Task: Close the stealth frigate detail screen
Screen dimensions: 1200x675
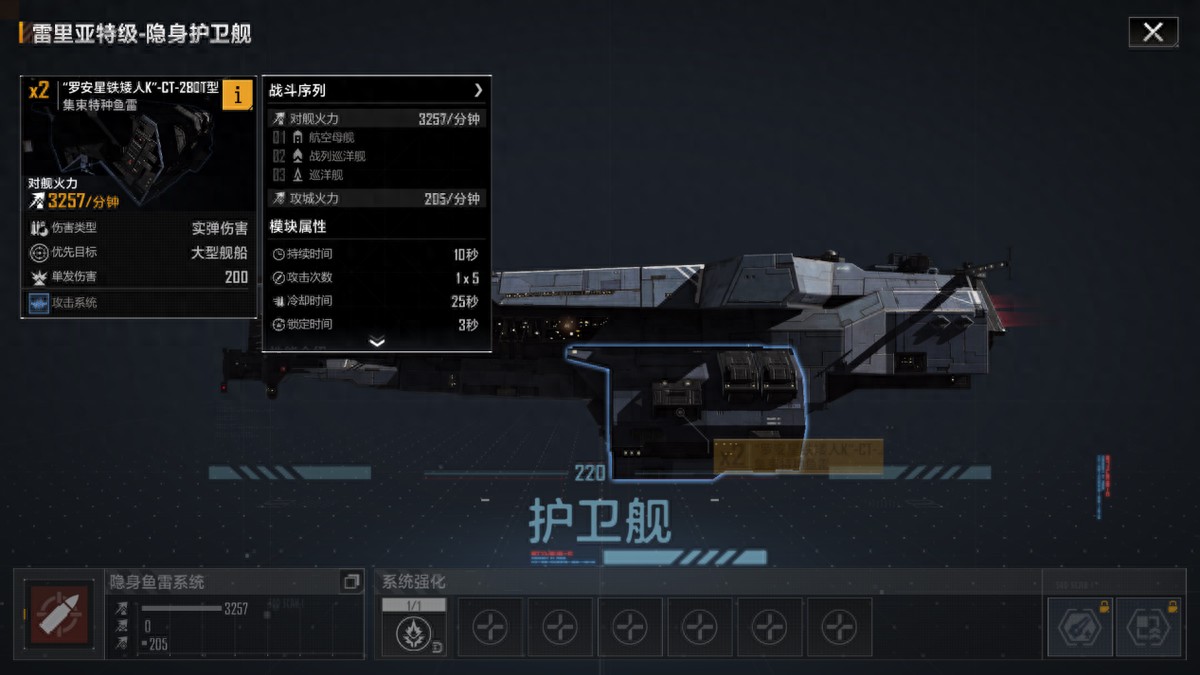Action: 1153,32
